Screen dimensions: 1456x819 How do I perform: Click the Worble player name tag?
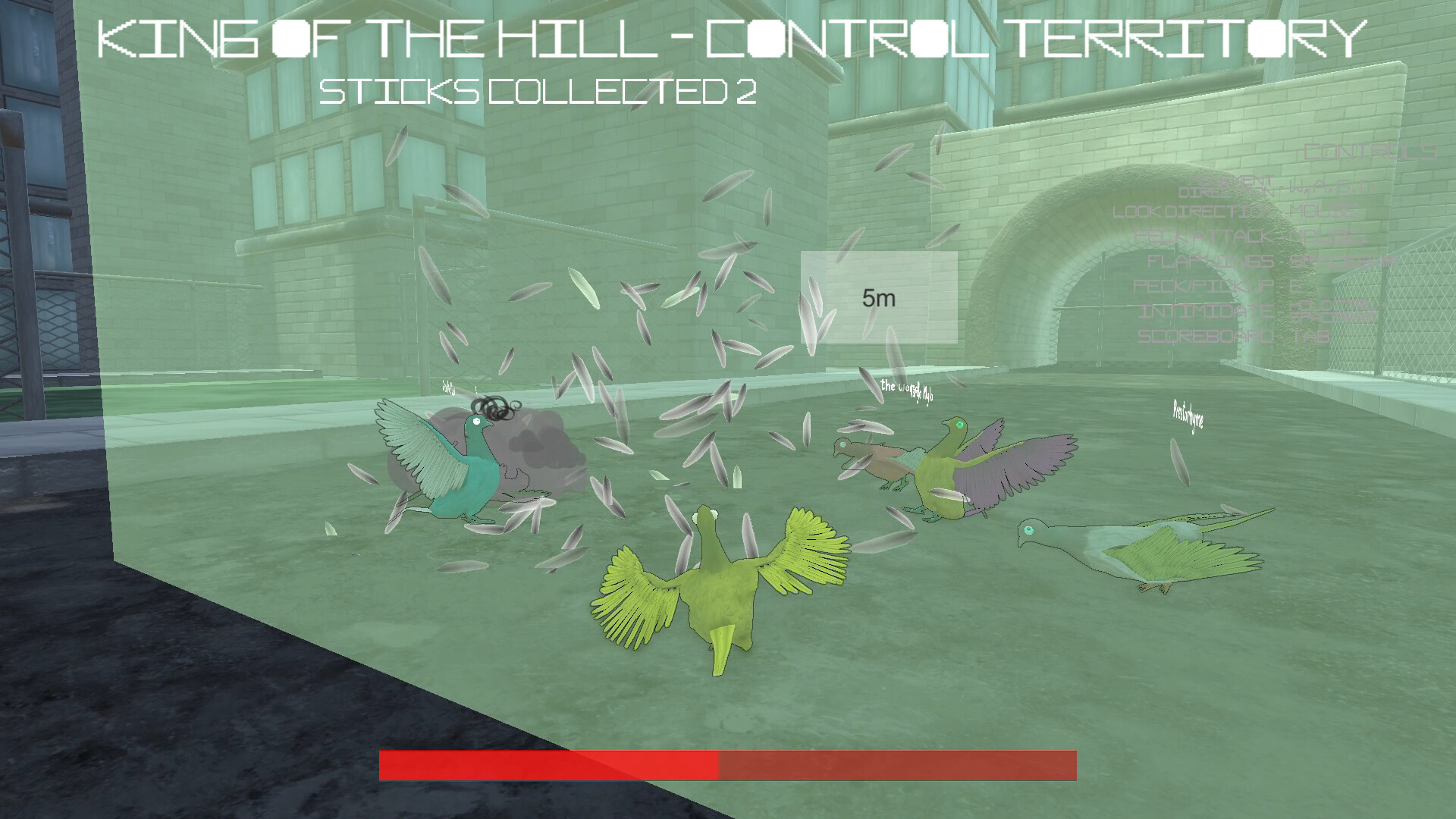click(906, 389)
